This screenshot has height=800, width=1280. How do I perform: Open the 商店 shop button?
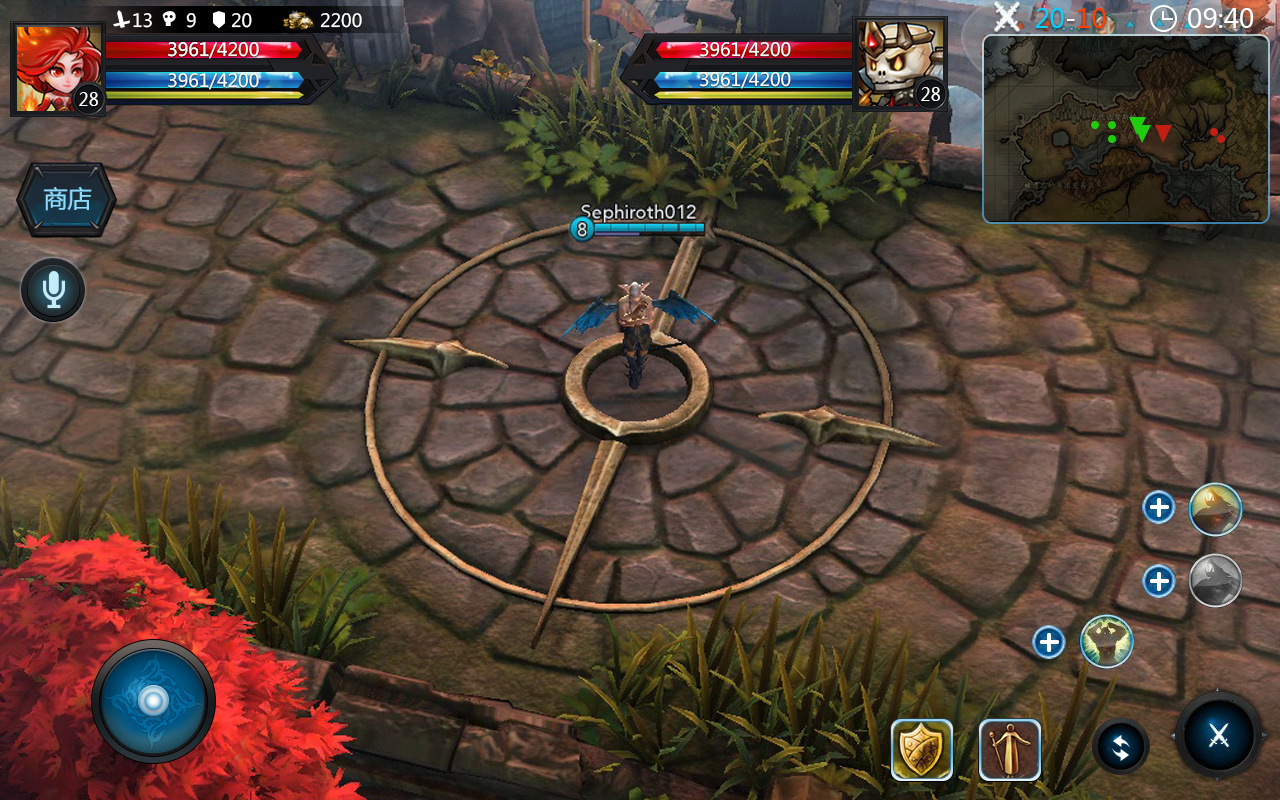point(67,200)
